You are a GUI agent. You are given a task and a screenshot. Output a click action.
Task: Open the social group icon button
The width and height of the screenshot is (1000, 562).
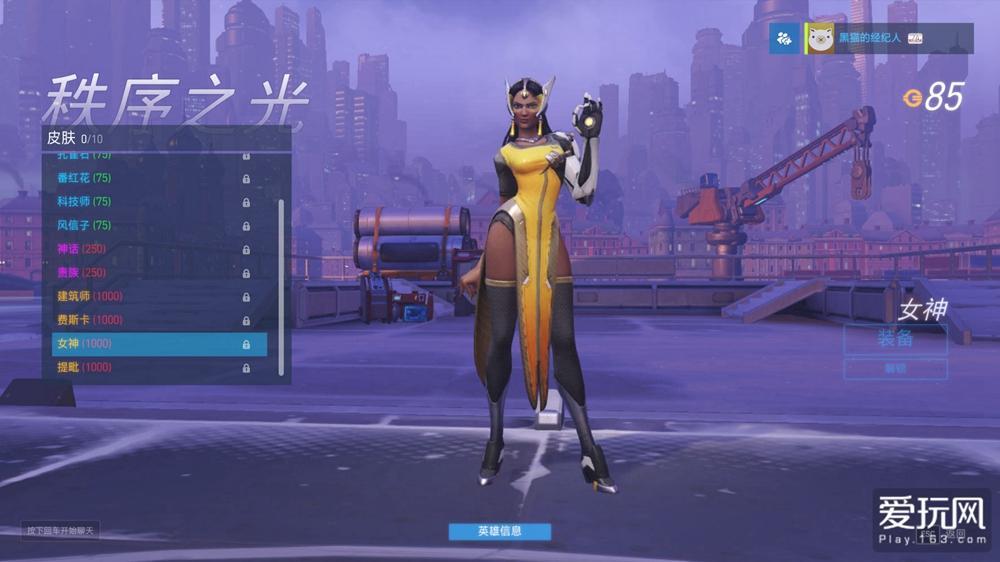[x=784, y=38]
